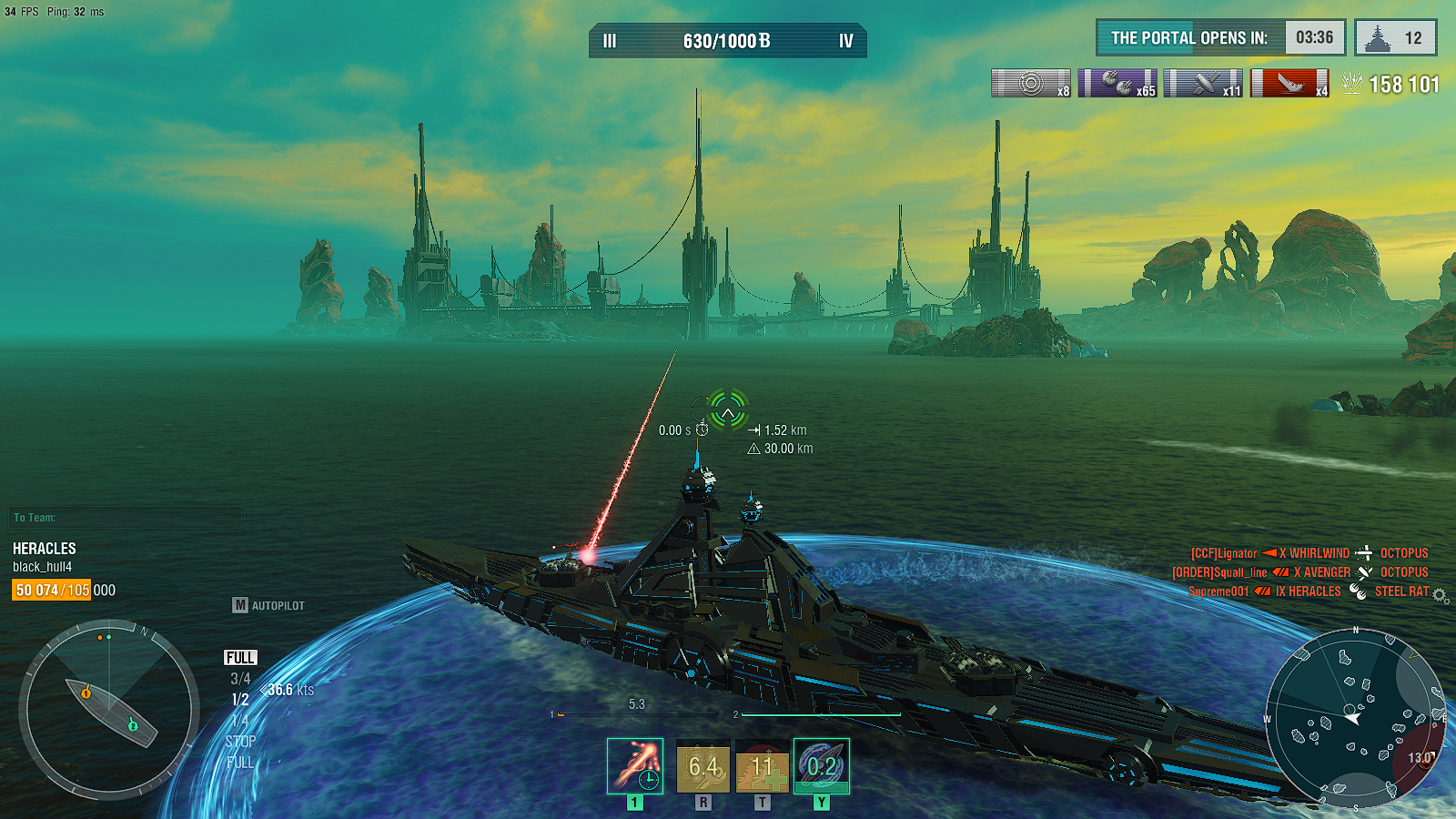Click the purple secondary-hits ribbon x65
Viewport: 1456px width, 819px height.
(x=1117, y=84)
